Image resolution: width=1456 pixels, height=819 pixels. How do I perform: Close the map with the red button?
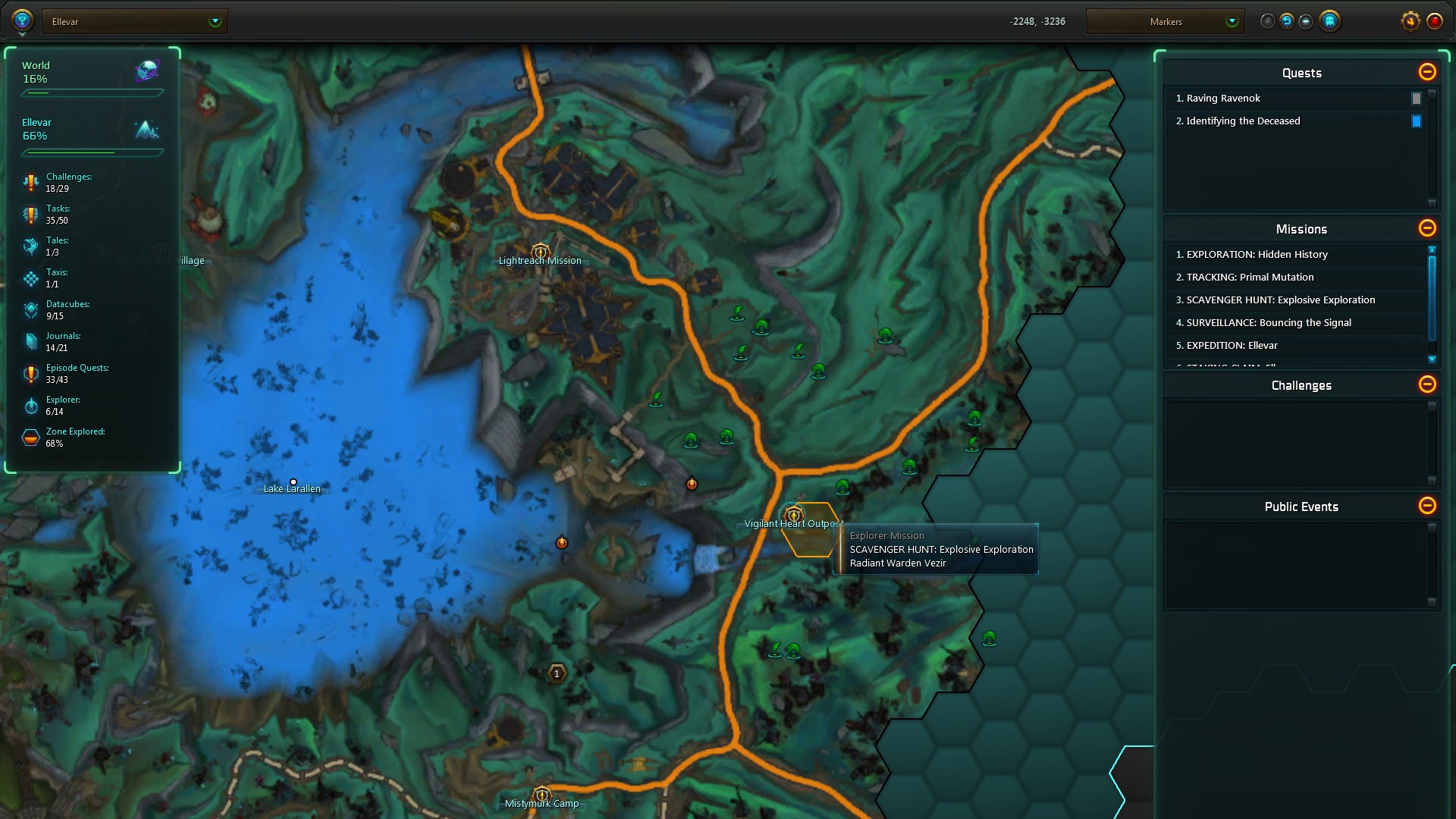click(1434, 21)
